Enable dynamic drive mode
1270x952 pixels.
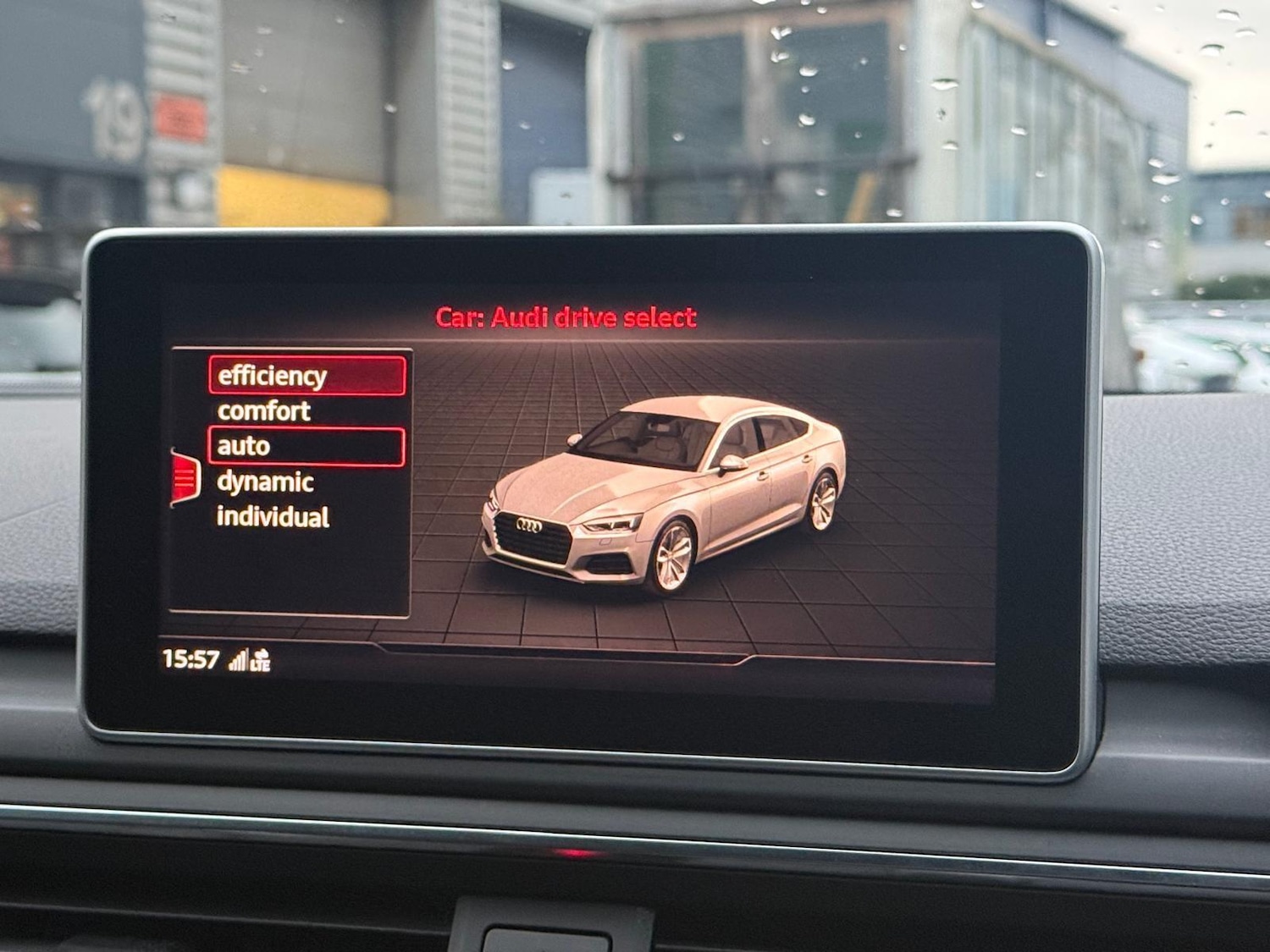coord(265,482)
